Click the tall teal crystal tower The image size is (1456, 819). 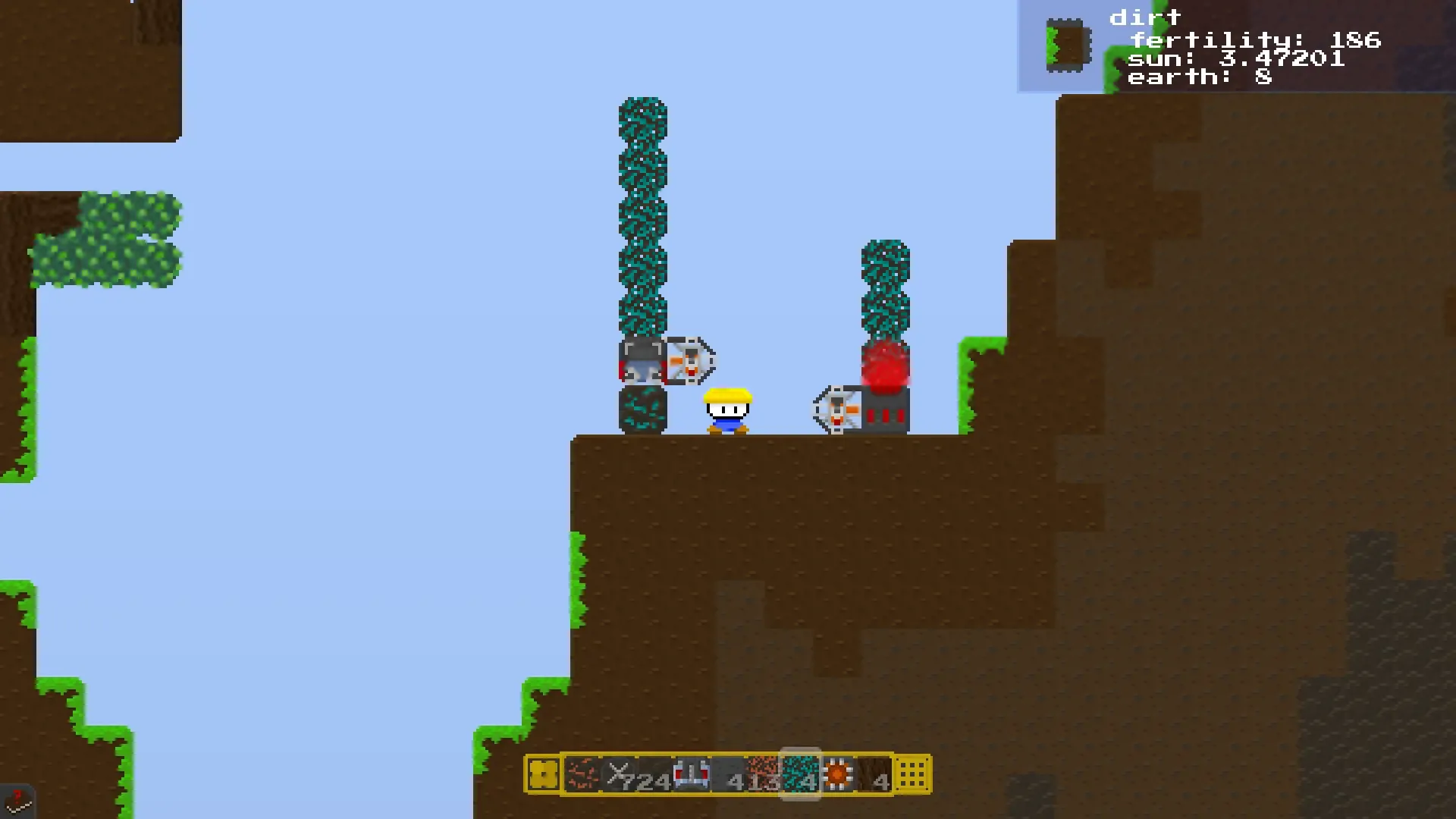pos(643,212)
